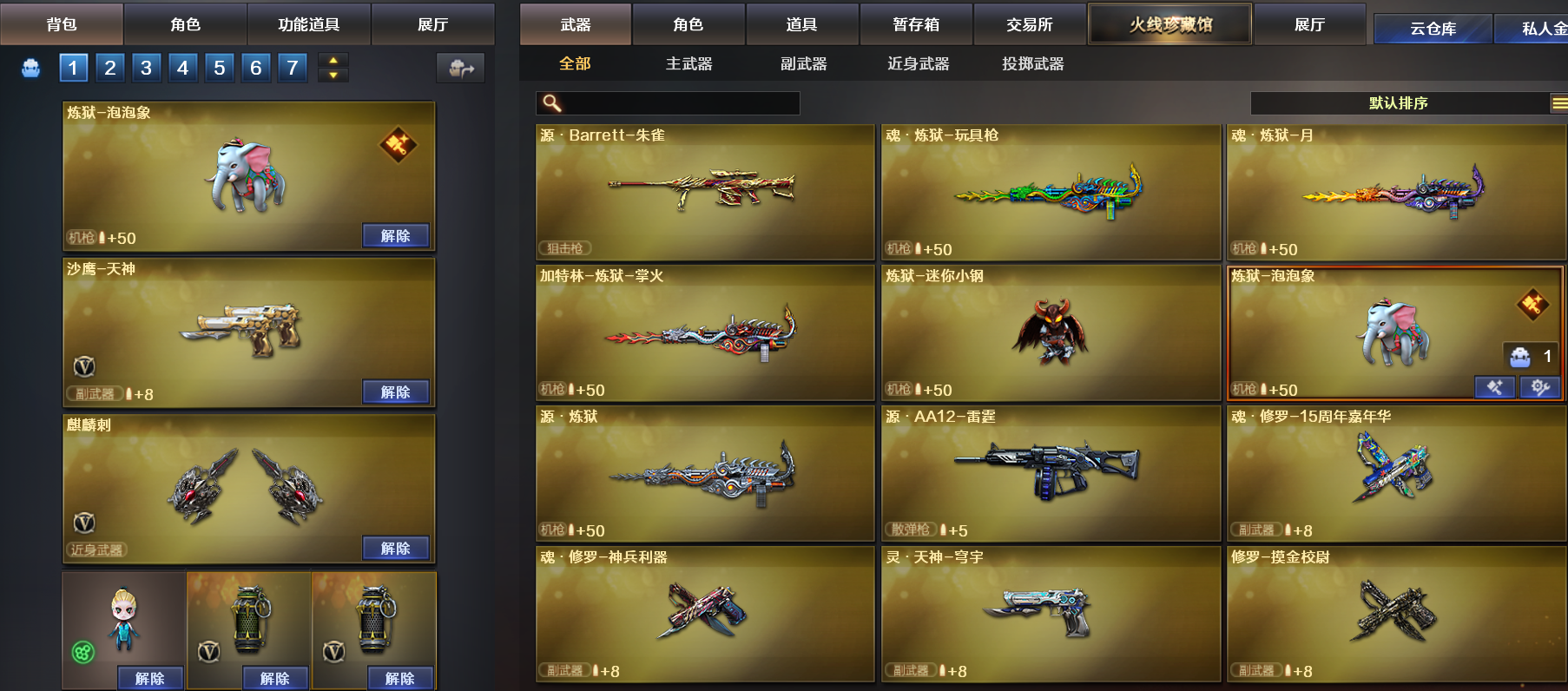This screenshot has width=1568, height=691.
Task: Open the 火线珍藏馆 tab
Action: click(1169, 24)
